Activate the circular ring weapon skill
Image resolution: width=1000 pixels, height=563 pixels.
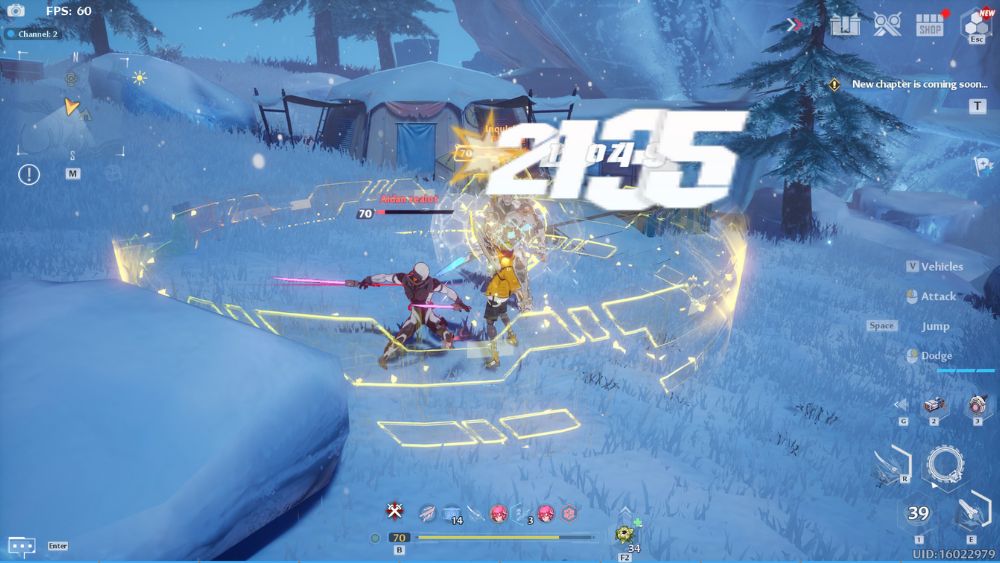pos(945,465)
